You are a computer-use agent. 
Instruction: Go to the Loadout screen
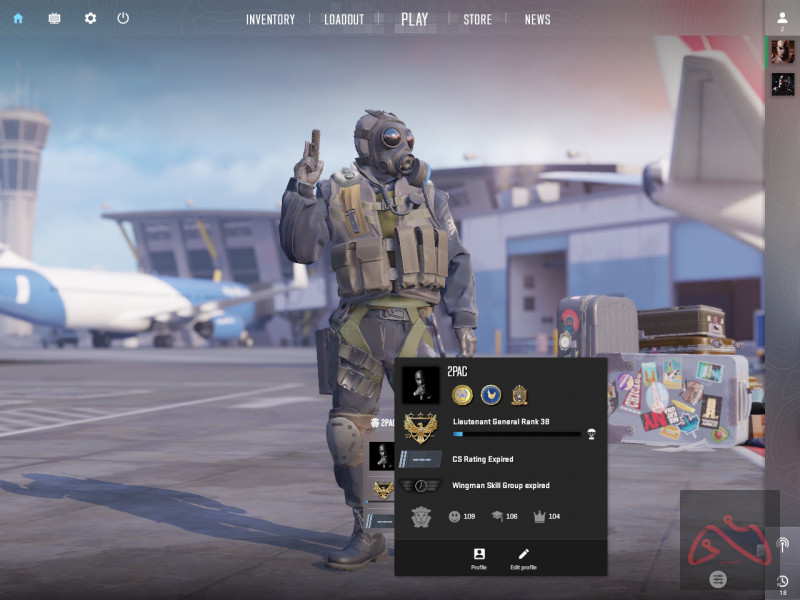(x=344, y=19)
